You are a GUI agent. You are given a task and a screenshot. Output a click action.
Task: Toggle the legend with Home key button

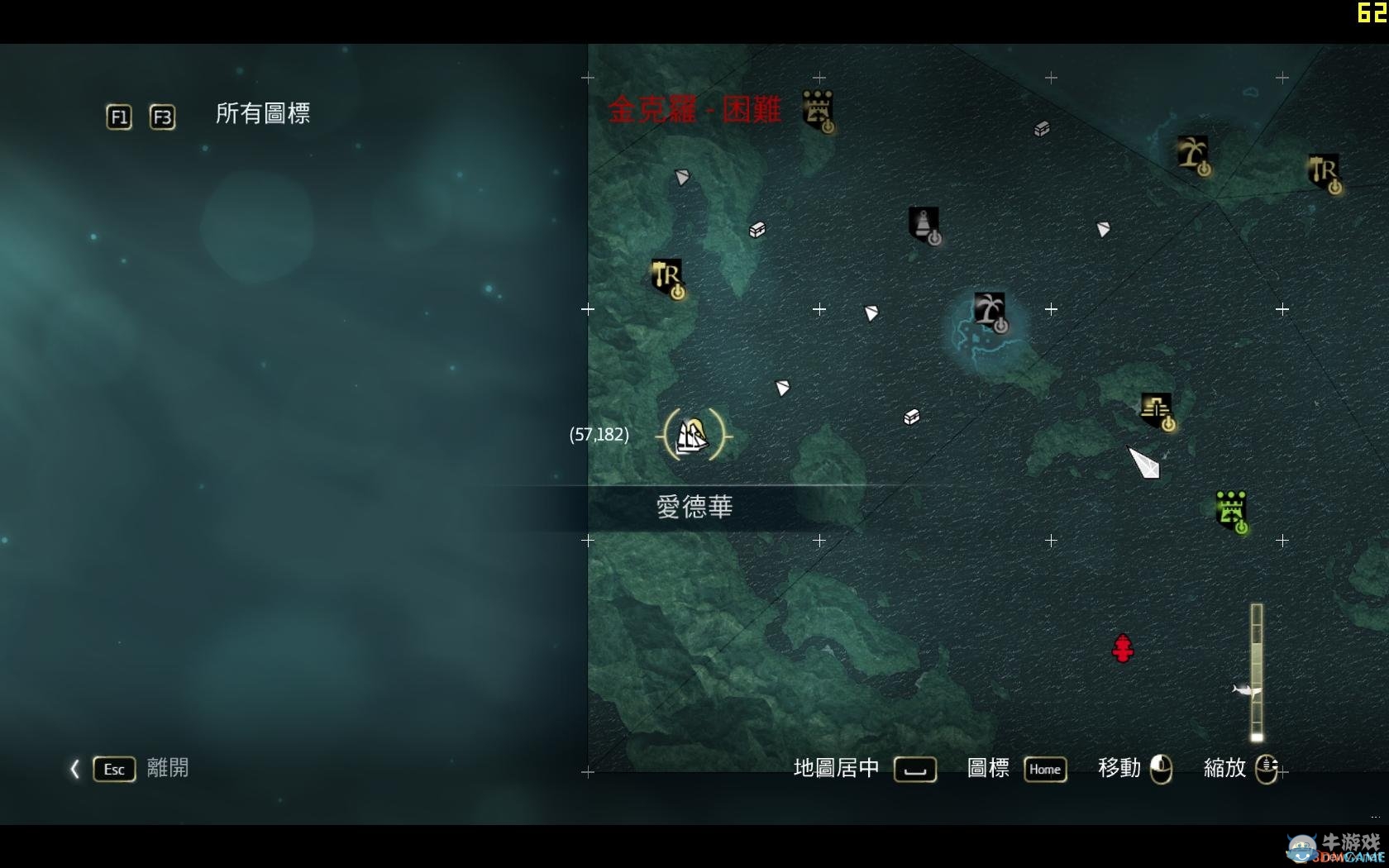[x=1044, y=770]
